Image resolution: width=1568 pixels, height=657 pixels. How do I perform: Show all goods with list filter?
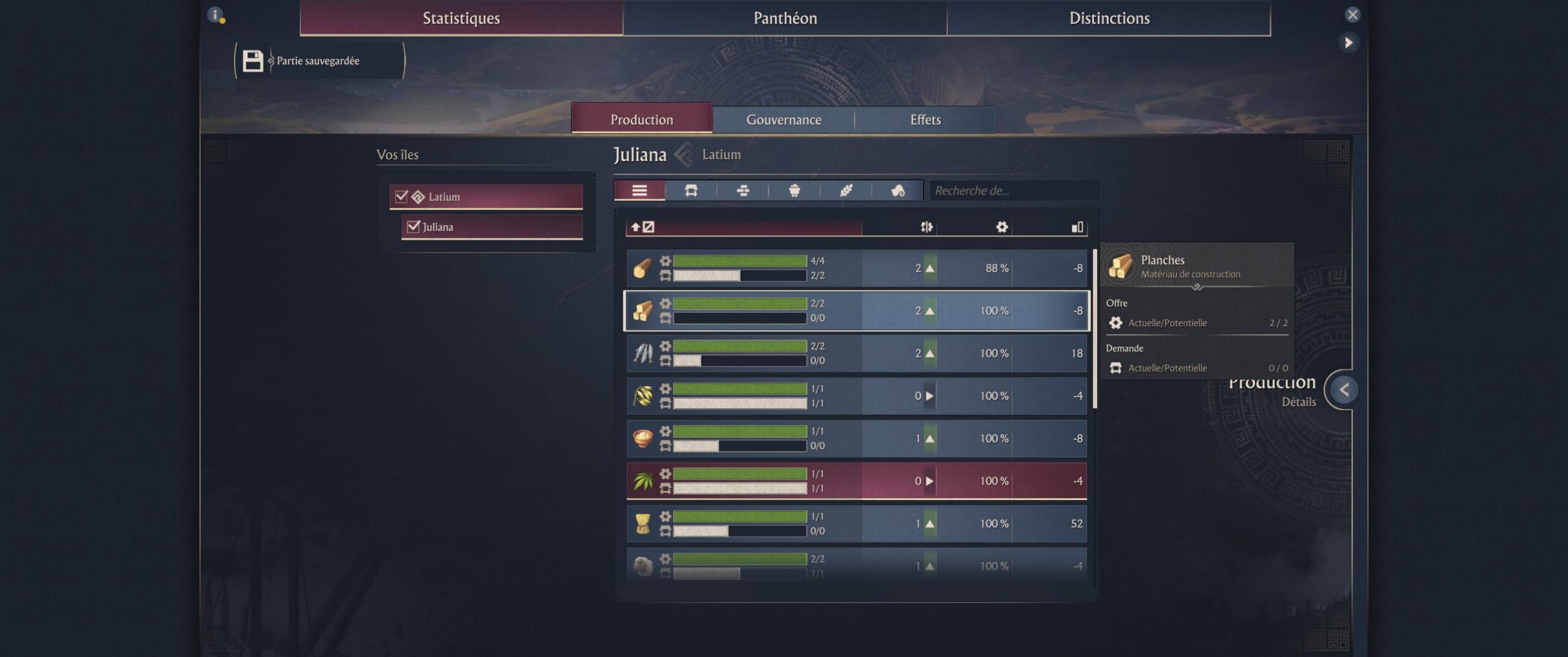(639, 191)
